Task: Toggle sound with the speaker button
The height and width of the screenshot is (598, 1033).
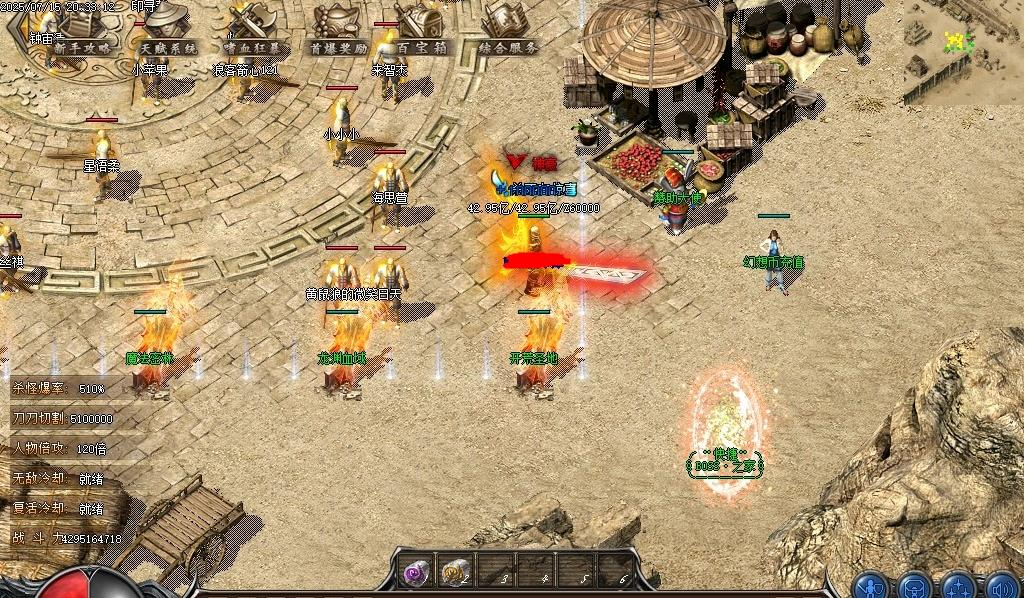Action: (1002, 586)
